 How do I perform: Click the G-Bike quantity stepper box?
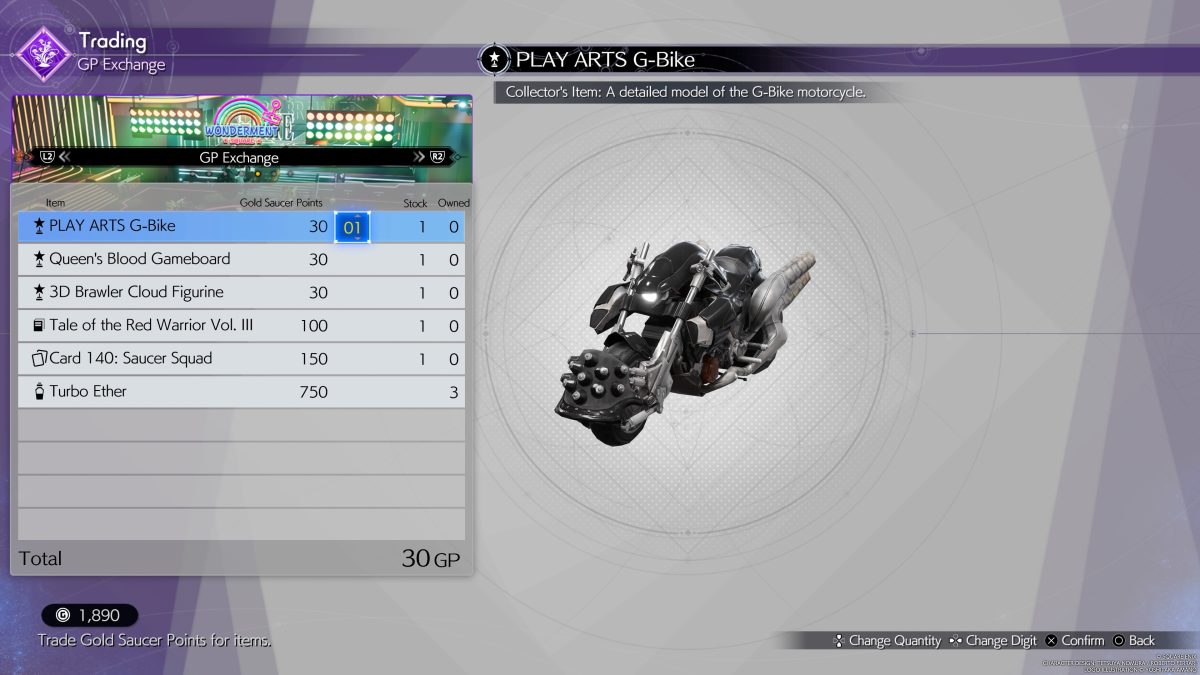353,227
